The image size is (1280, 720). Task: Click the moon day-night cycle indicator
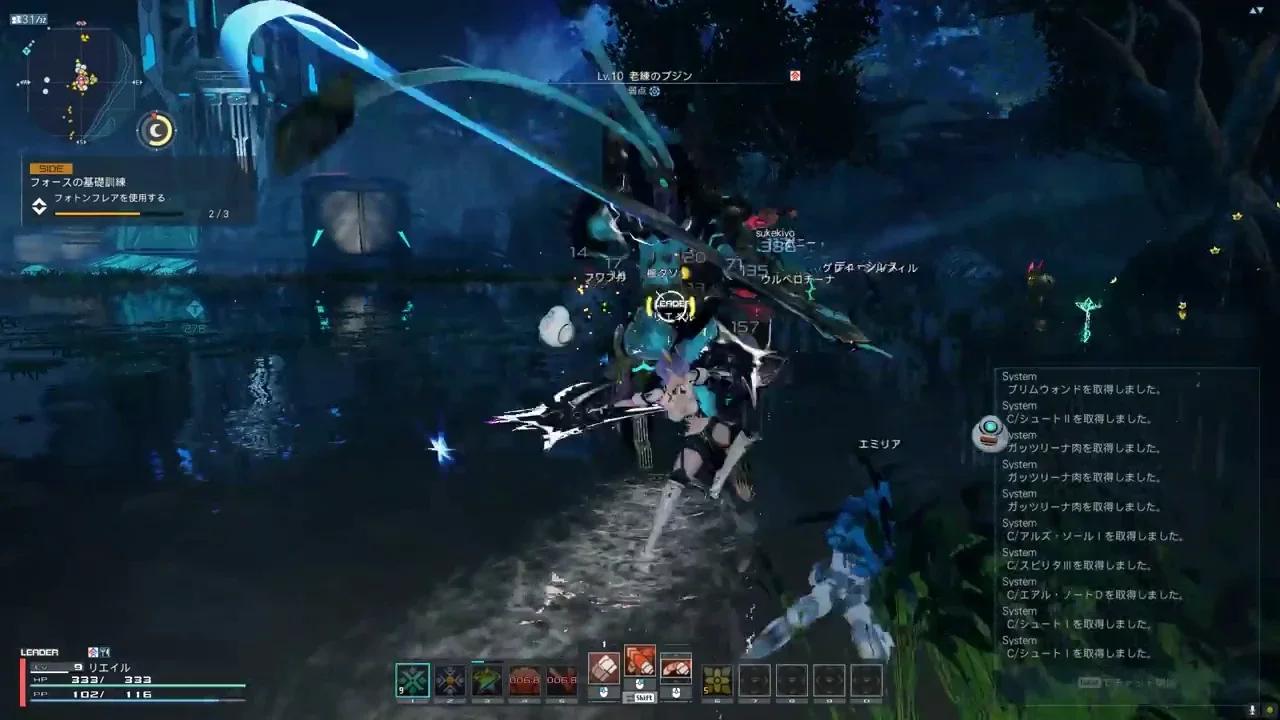[156, 128]
